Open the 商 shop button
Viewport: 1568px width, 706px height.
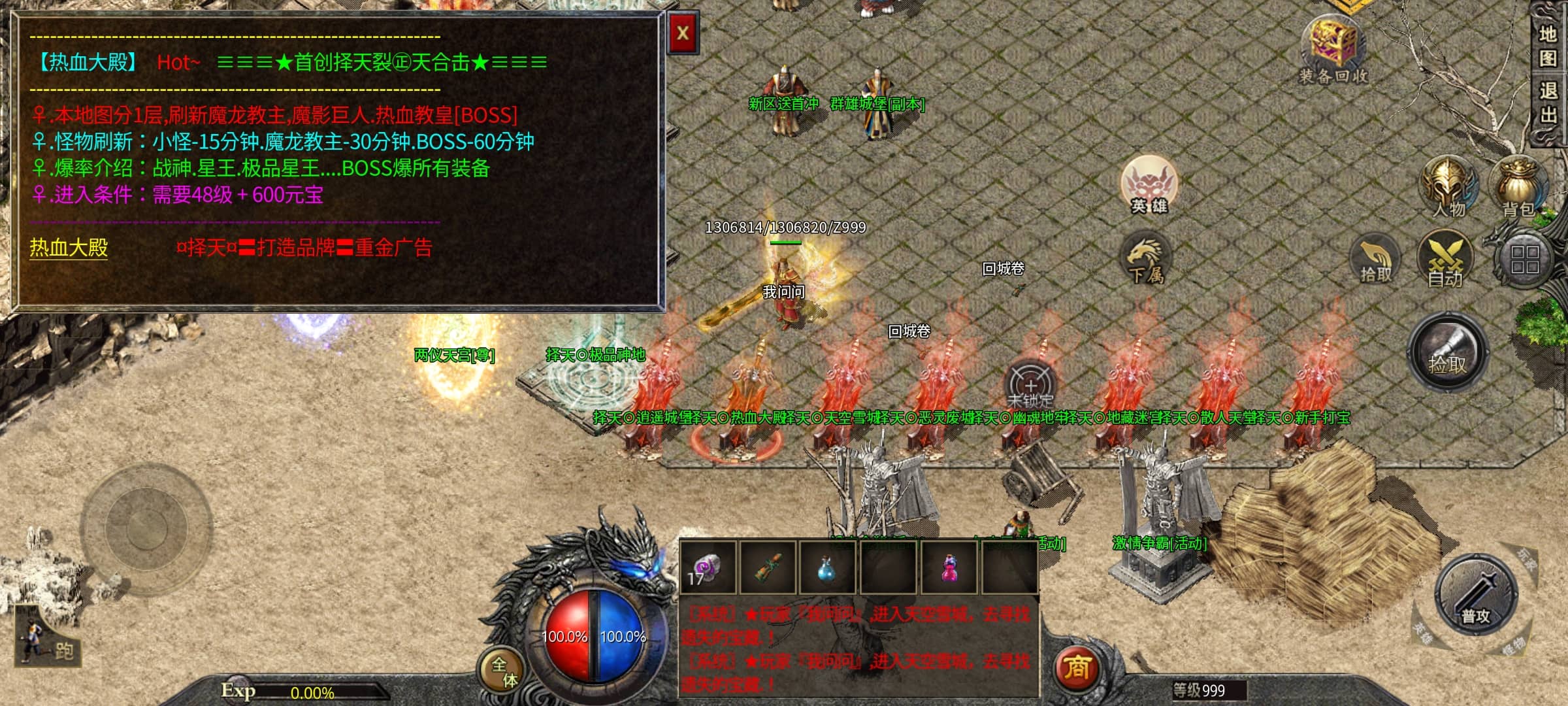pyautogui.click(x=1077, y=668)
